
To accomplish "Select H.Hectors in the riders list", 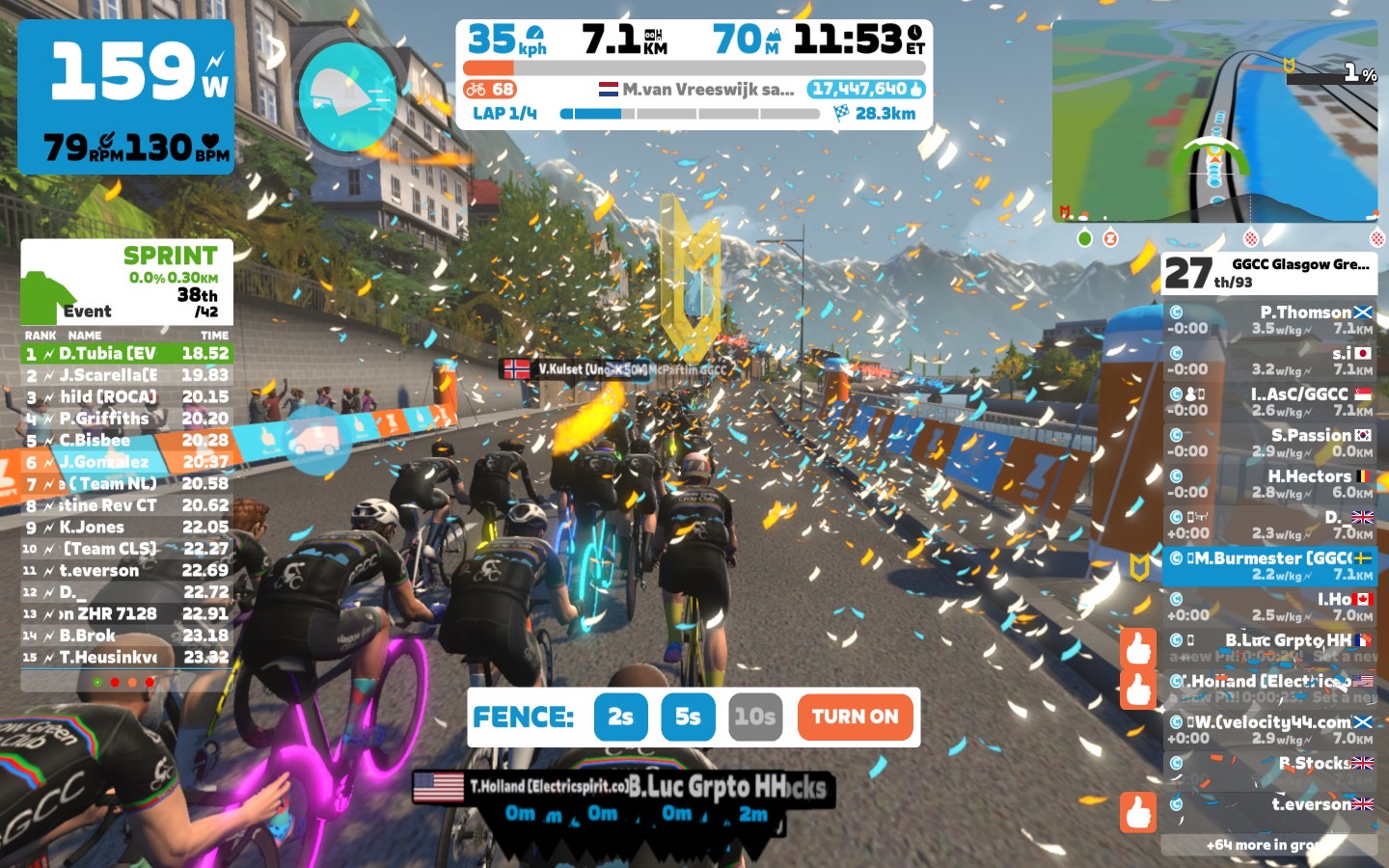I will point(1268,484).
